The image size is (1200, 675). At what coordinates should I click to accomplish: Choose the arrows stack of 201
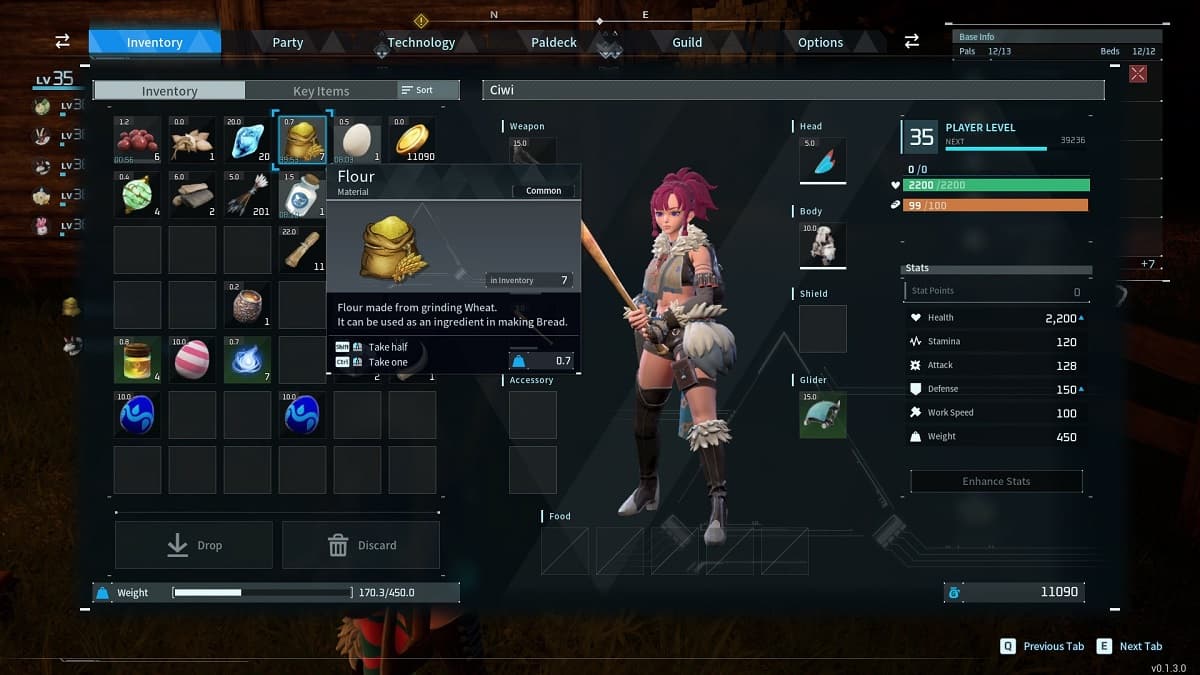pyautogui.click(x=247, y=195)
